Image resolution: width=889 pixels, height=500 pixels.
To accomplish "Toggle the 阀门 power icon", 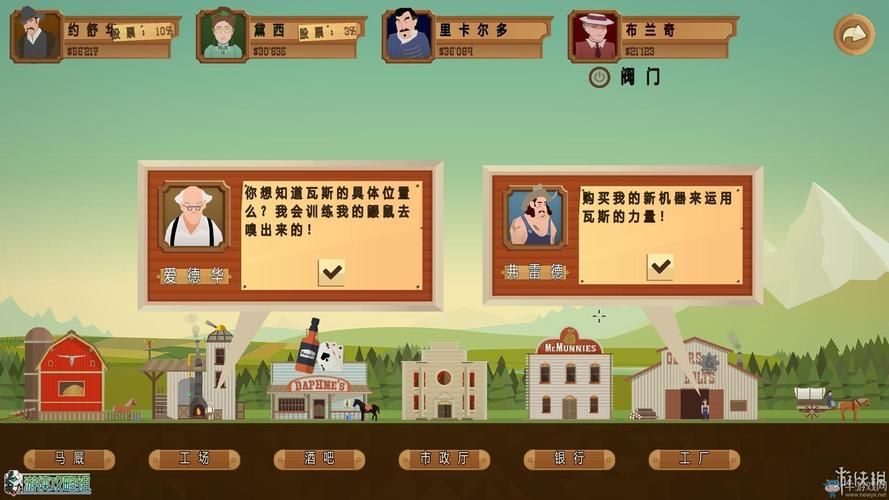I will point(599,77).
